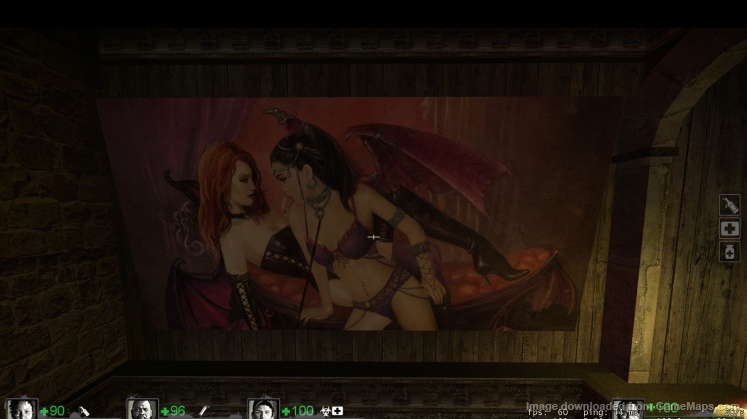
Task: Choose the pain pills bottle slot
Action: (729, 252)
